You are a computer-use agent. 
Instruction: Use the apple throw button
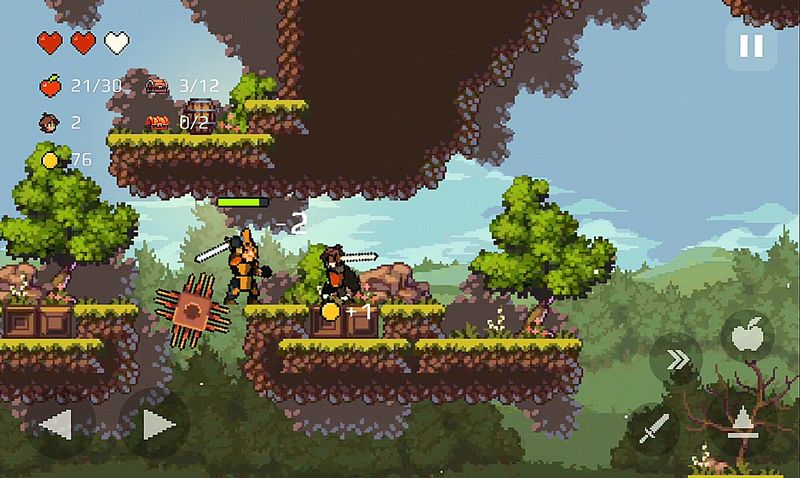pos(746,336)
